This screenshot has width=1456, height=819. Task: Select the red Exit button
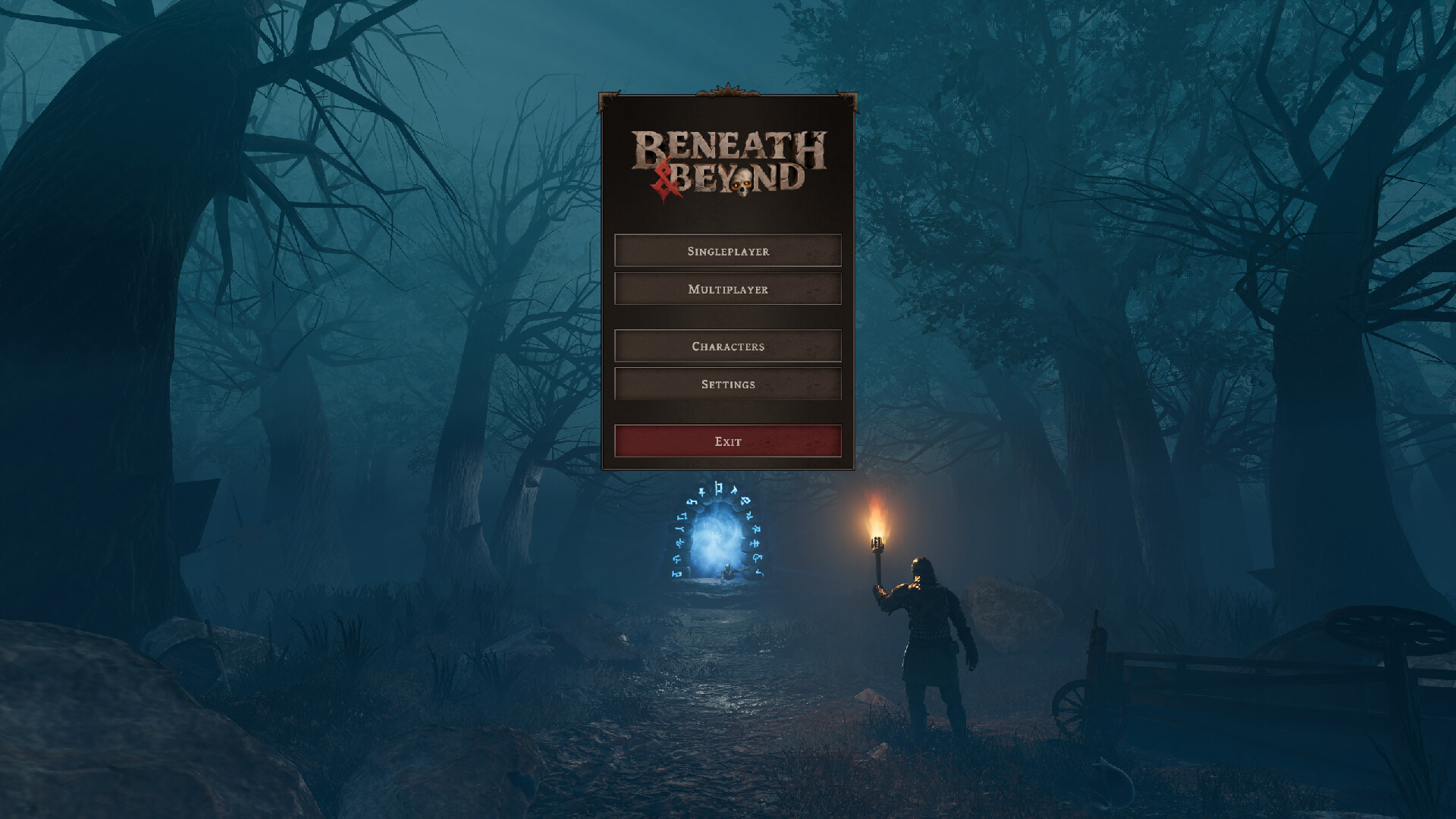pyautogui.click(x=727, y=441)
